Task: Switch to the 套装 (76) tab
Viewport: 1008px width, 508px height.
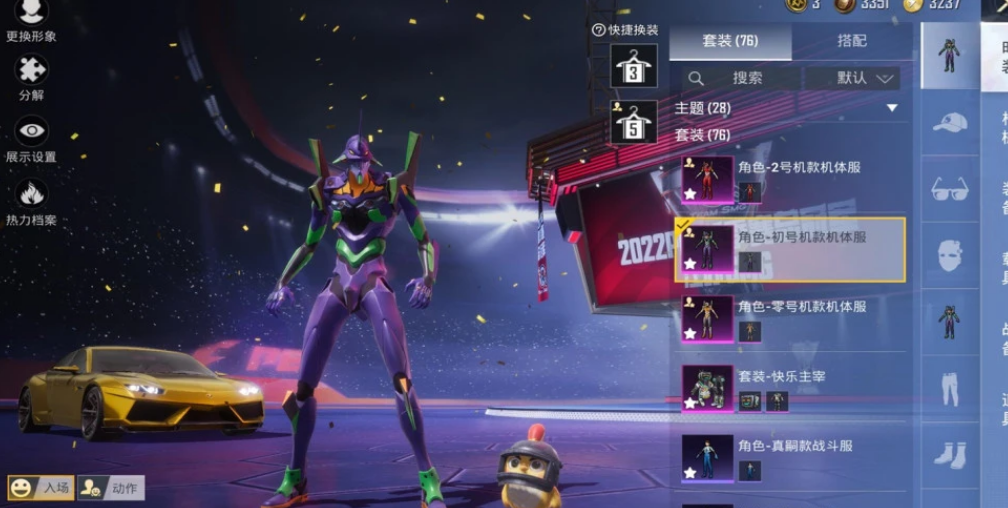Action: (x=730, y=41)
